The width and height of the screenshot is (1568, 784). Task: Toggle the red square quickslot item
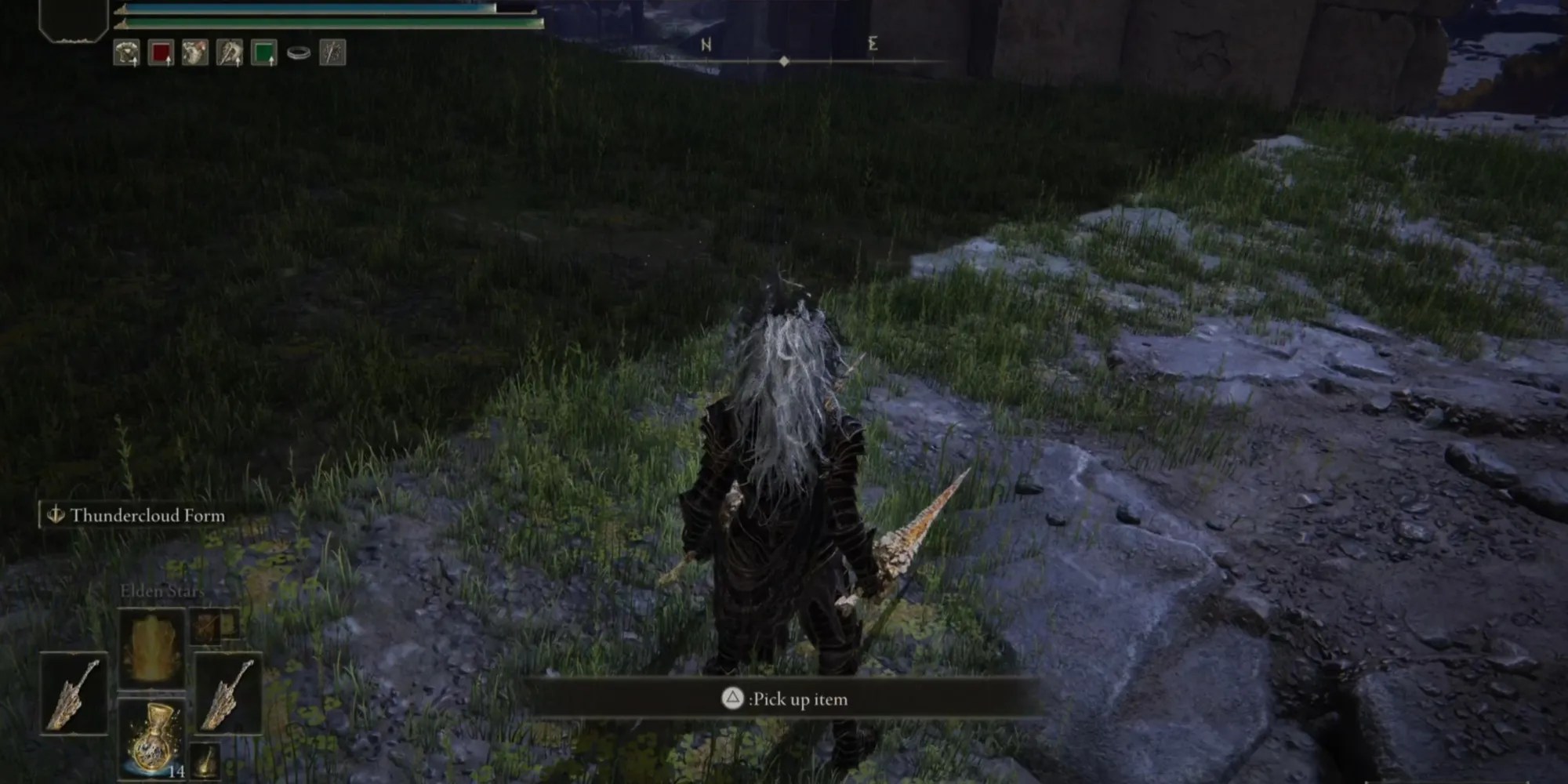pos(161,53)
